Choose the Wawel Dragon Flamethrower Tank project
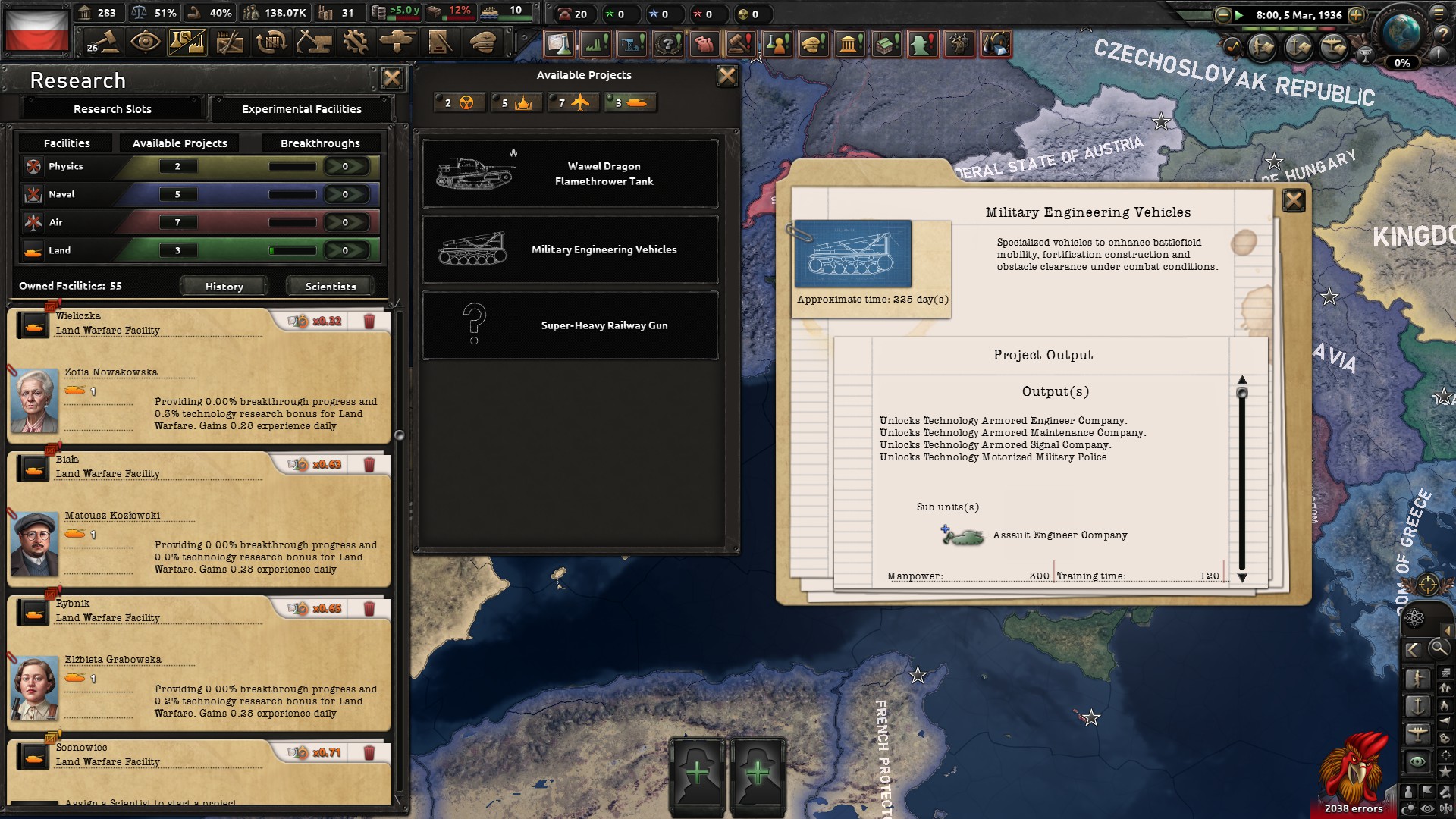The width and height of the screenshot is (1456, 819). [x=570, y=174]
